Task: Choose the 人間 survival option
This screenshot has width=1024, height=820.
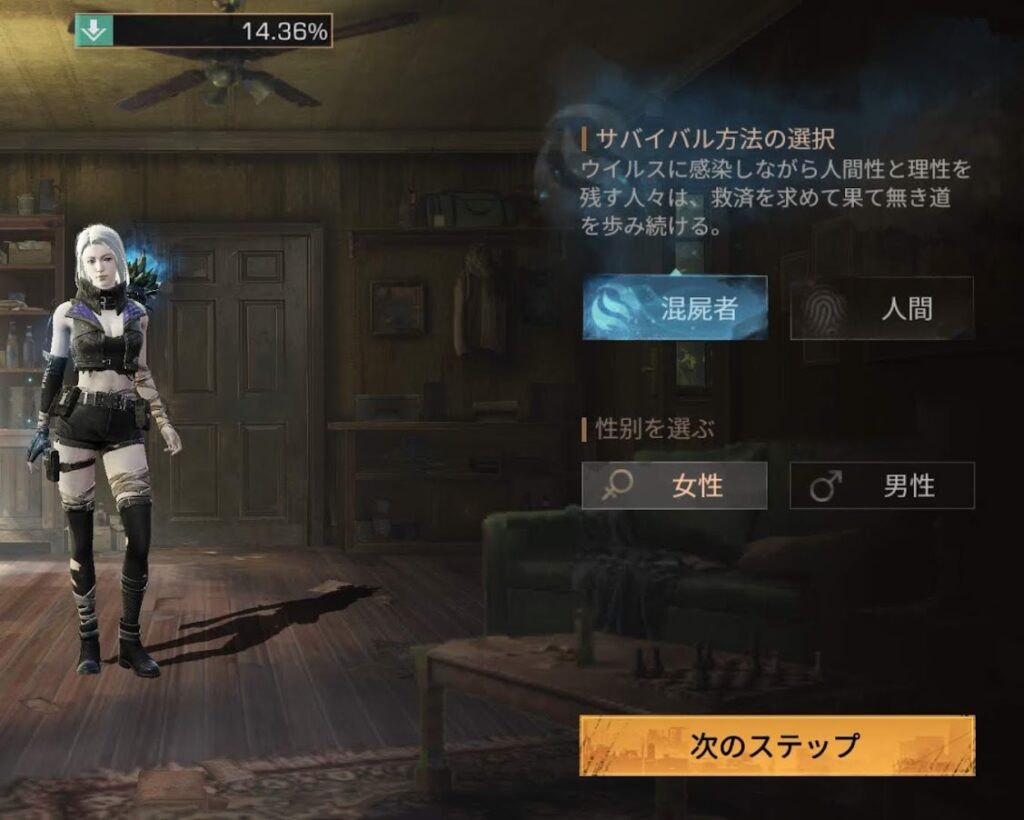Action: [x=882, y=308]
